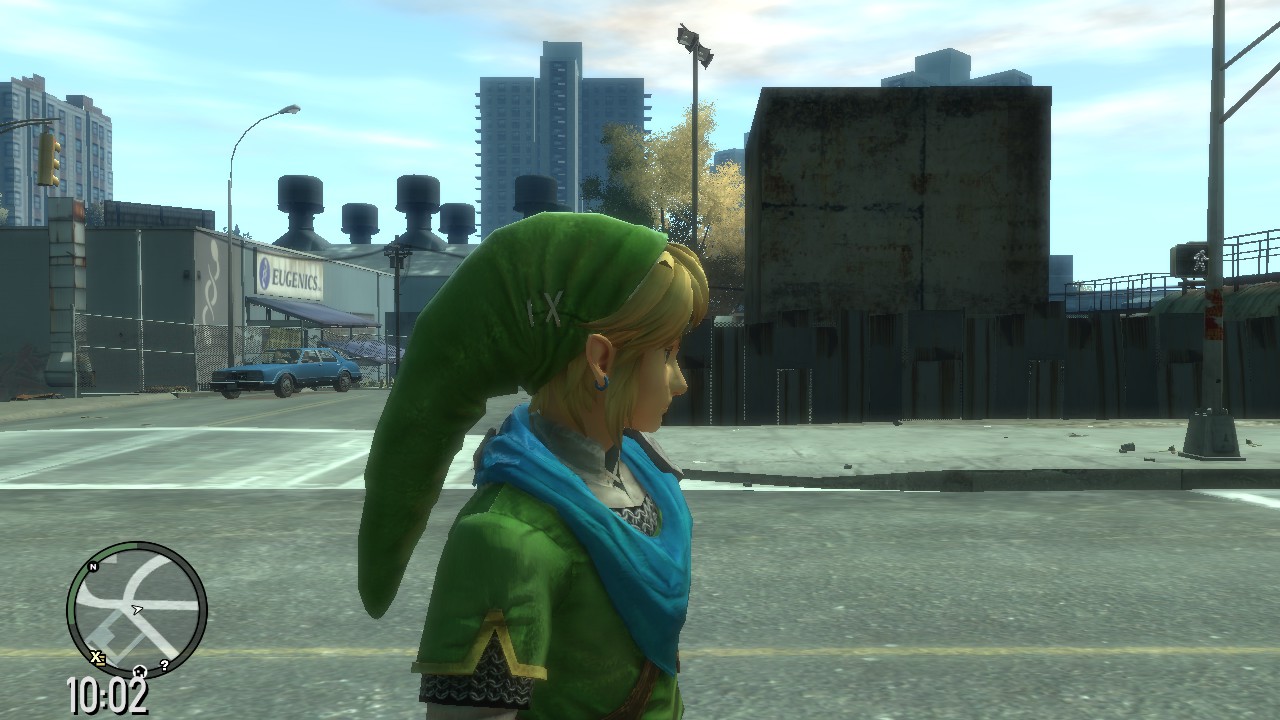Select the X blip on the minimap edge
The image size is (1280, 720).
pos(96,656)
